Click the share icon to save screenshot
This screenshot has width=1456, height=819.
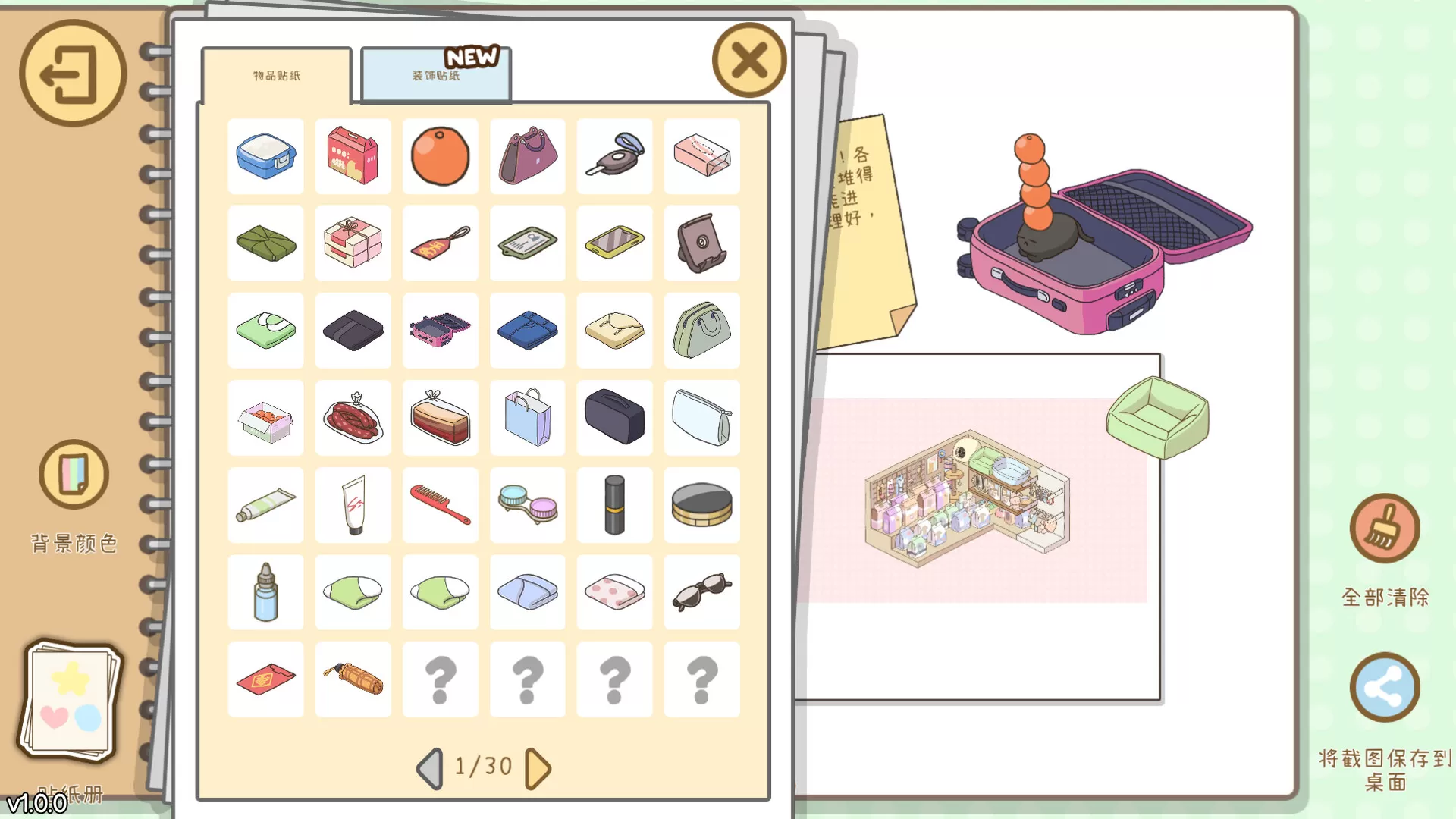[1385, 687]
